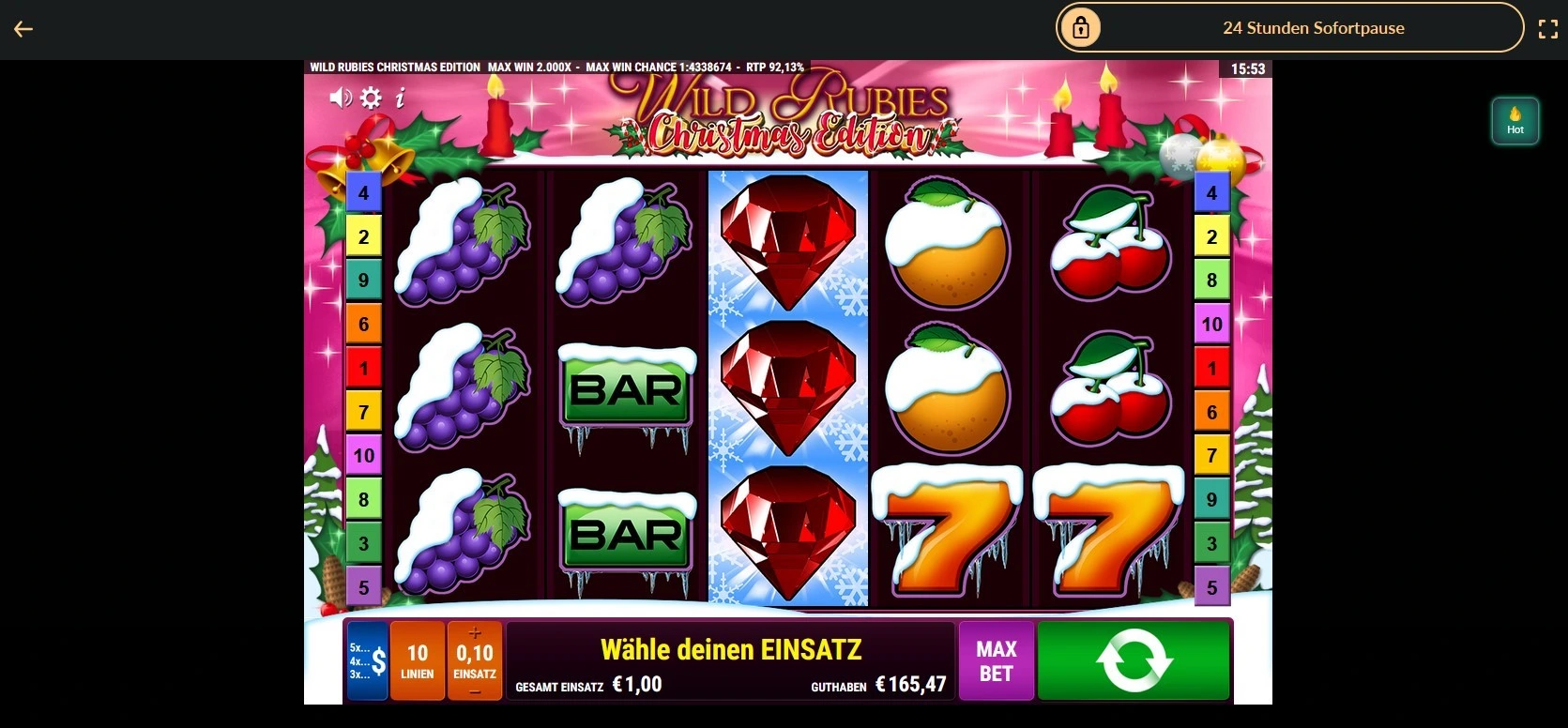The height and width of the screenshot is (728, 1568).
Task: Click the Hot flame badge
Action: point(1515,120)
